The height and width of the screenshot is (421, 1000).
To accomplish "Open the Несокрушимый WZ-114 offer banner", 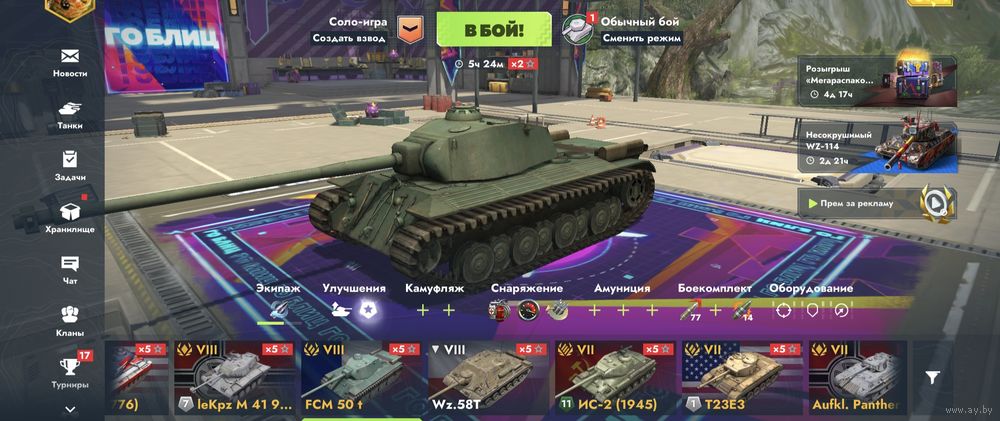I will (880, 146).
